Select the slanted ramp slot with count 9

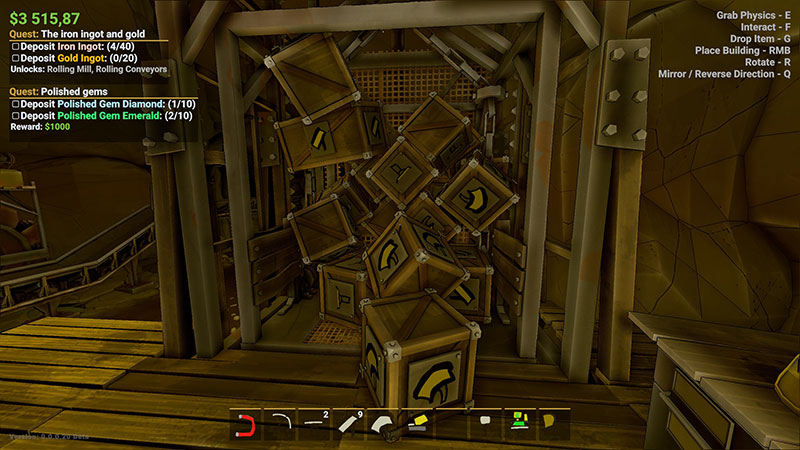point(349,425)
